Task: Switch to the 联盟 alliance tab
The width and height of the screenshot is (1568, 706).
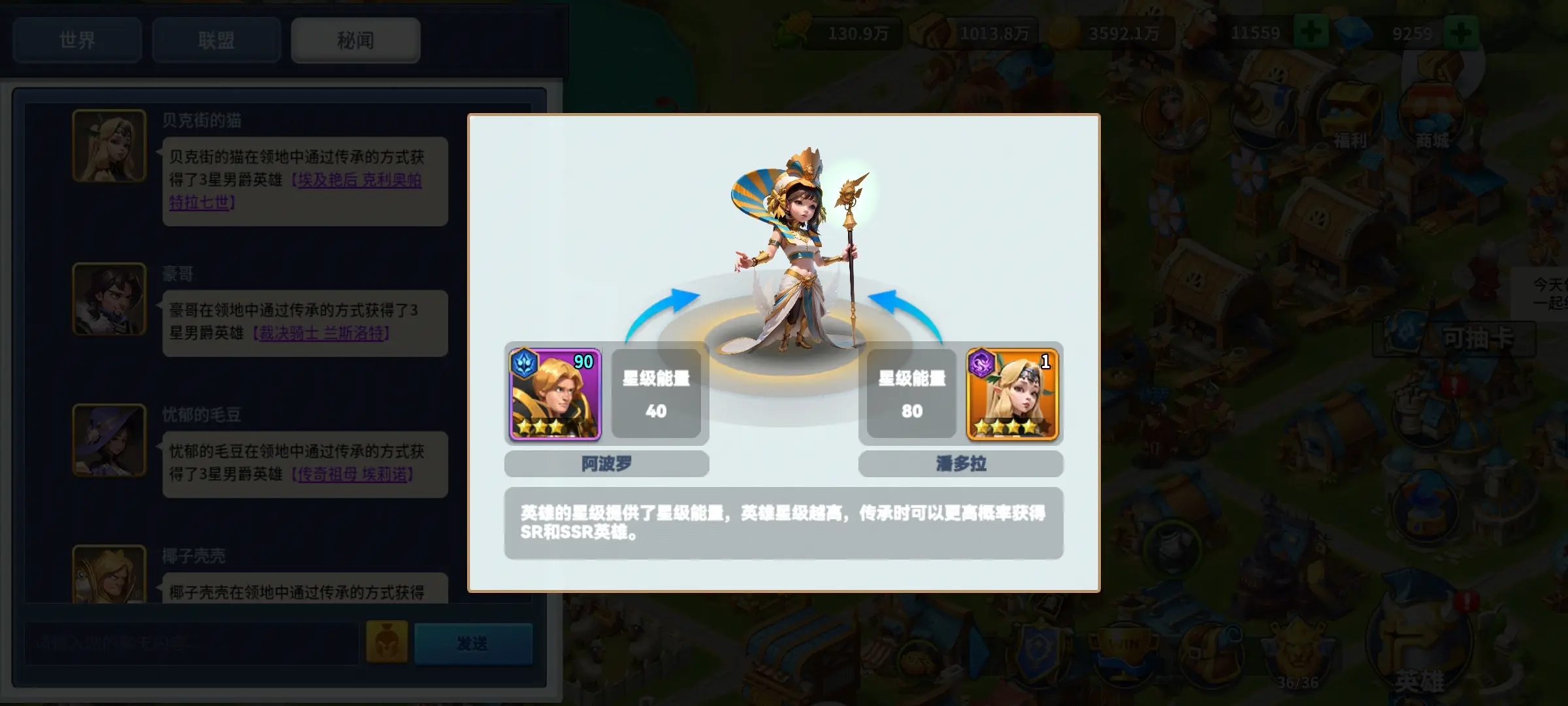Action: point(216,41)
